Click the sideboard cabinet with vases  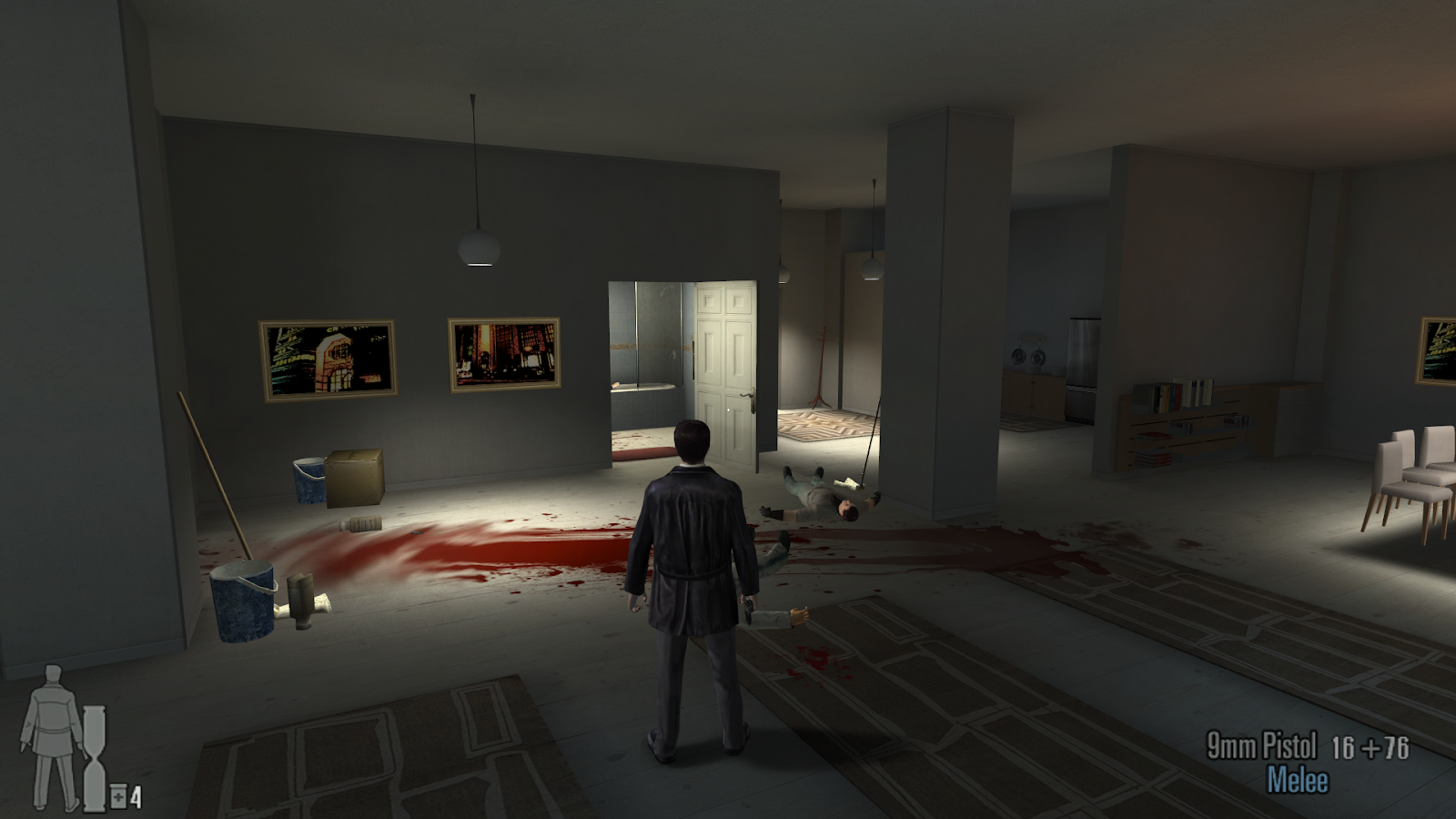pyautogui.click(x=1033, y=391)
